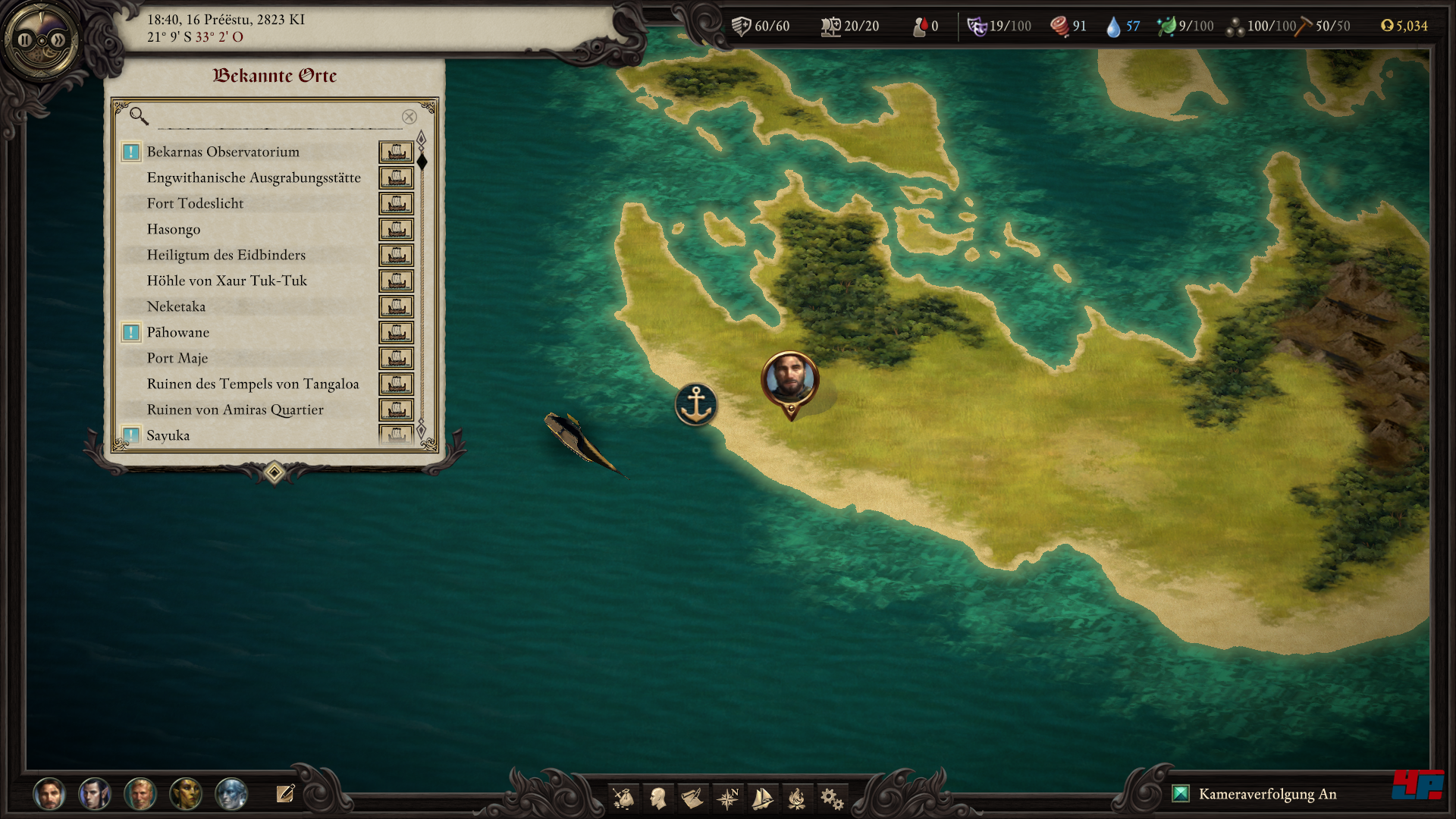Open the inventory with the loot bag icon
1456x819 pixels.
(x=623, y=798)
